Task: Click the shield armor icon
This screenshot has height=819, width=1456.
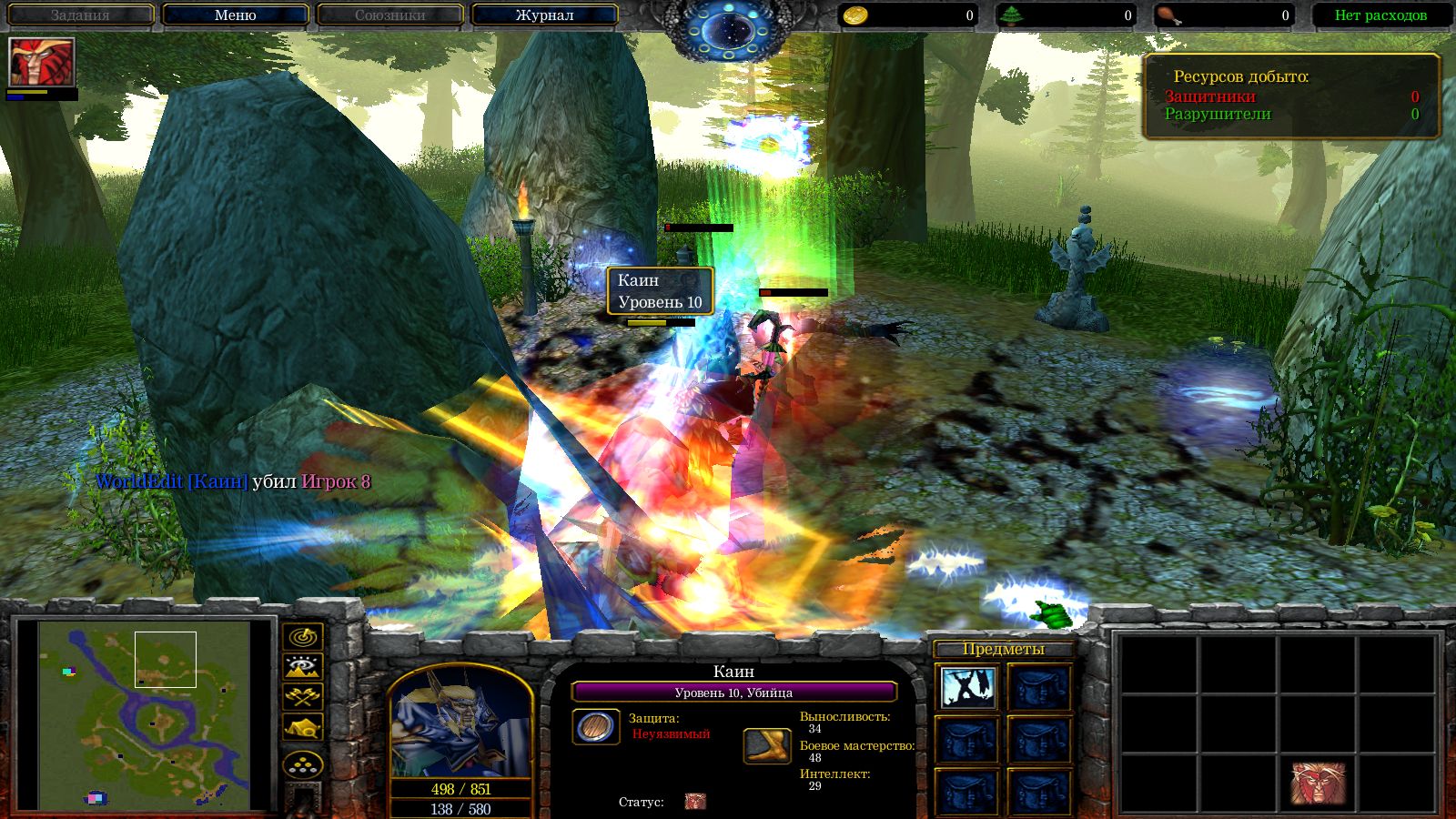Action: tap(596, 726)
